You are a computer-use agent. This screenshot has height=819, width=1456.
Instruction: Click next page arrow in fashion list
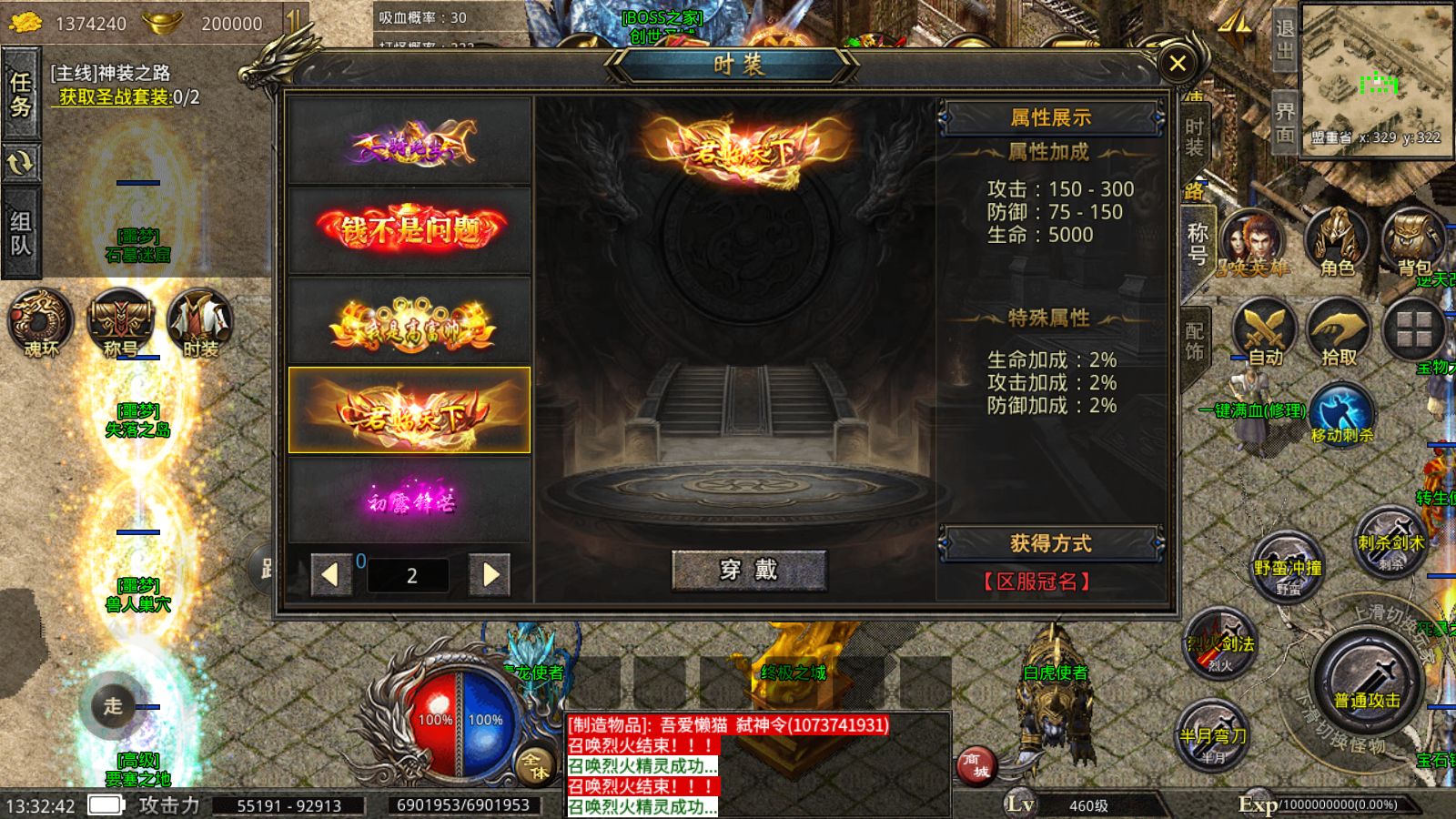click(x=489, y=574)
